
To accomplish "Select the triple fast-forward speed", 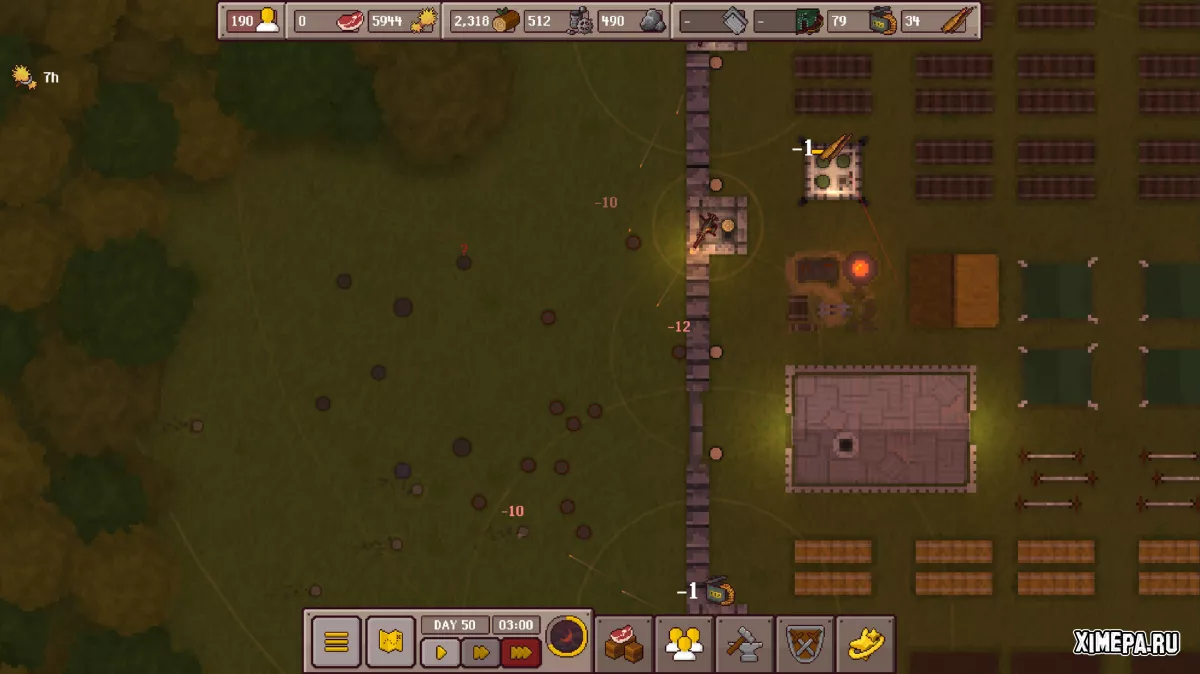I will [521, 653].
